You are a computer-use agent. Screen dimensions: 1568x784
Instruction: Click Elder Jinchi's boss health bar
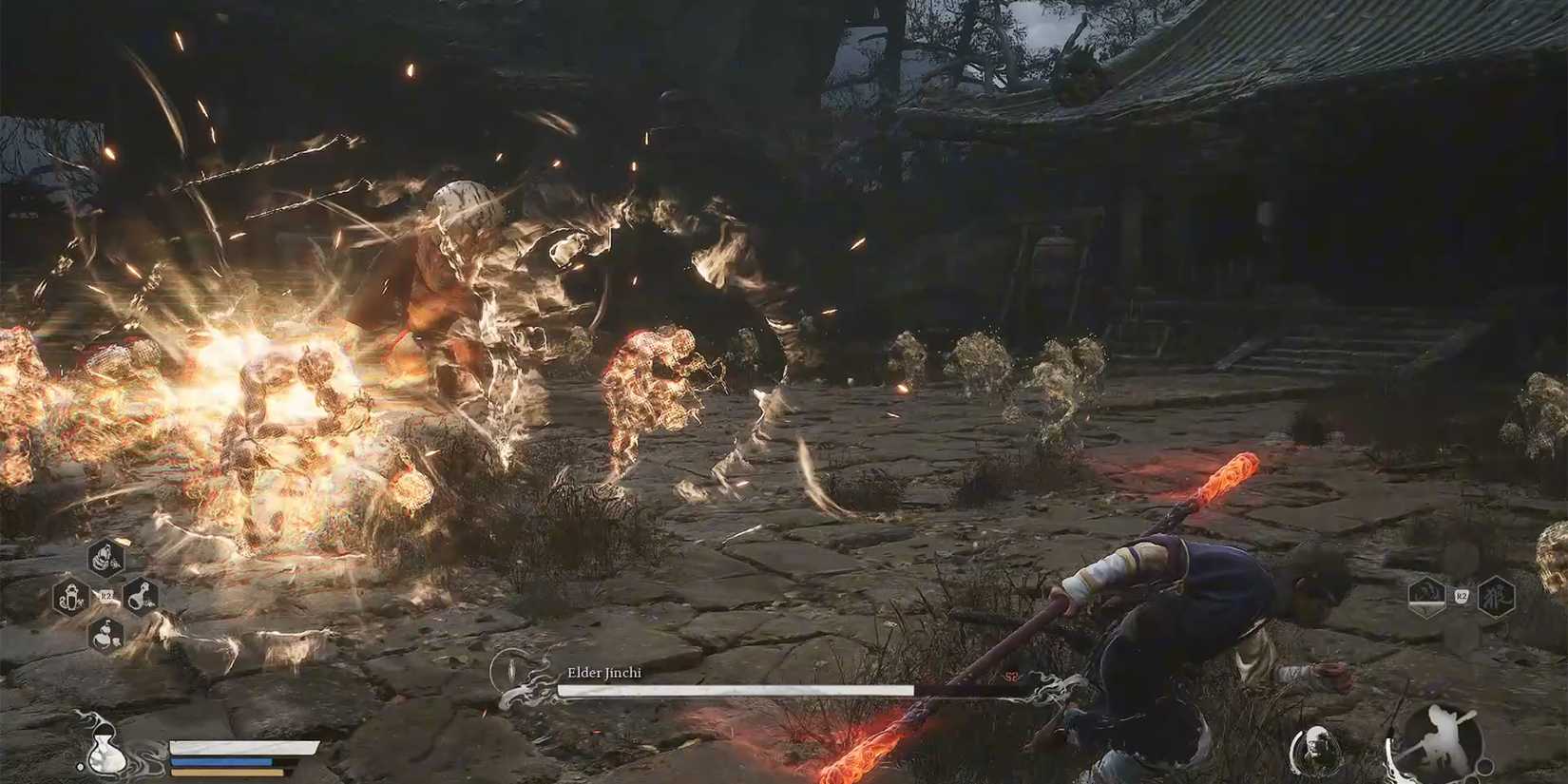(739, 690)
